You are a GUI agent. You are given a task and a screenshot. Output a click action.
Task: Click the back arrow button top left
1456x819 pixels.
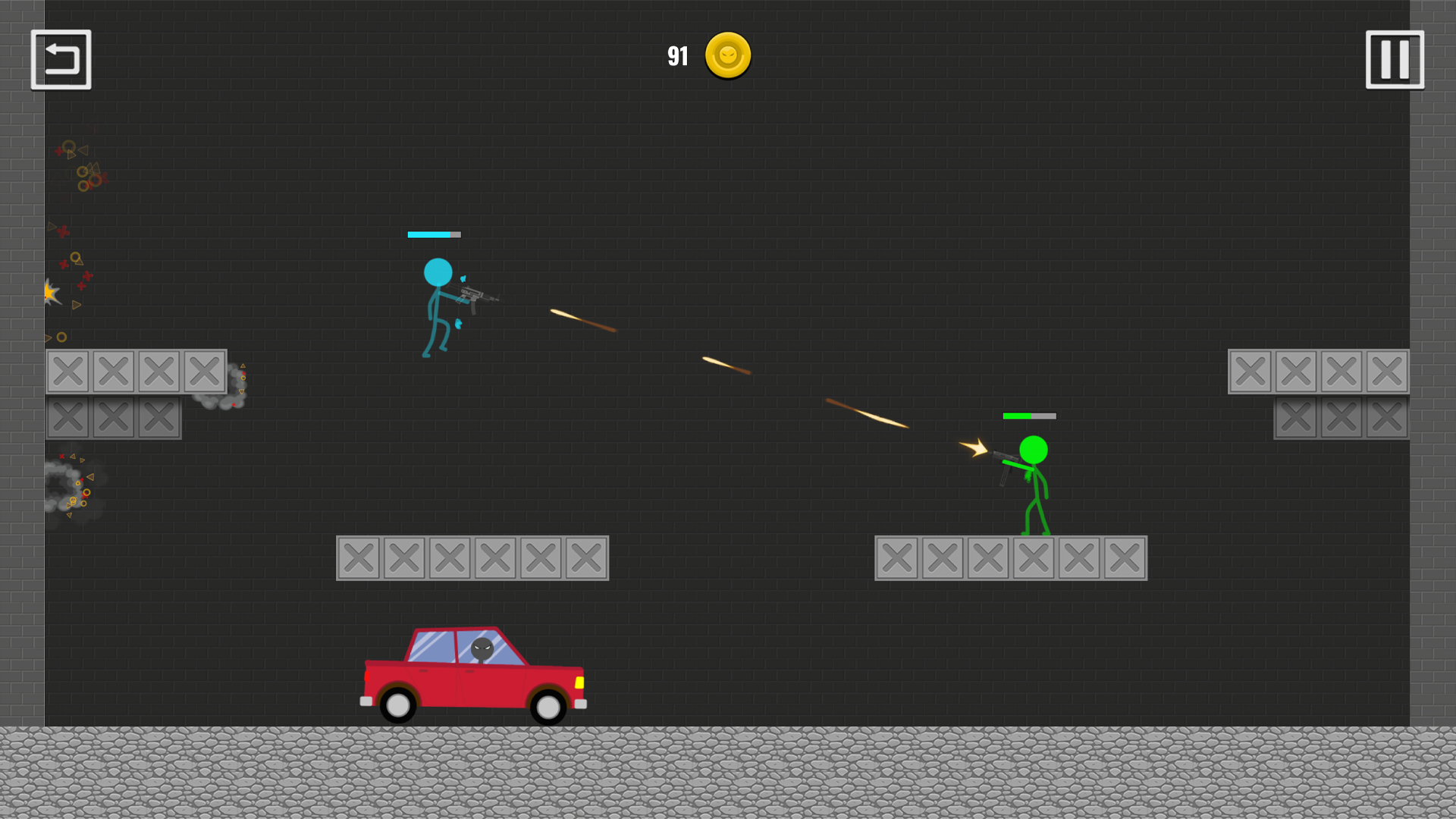pyautogui.click(x=61, y=59)
